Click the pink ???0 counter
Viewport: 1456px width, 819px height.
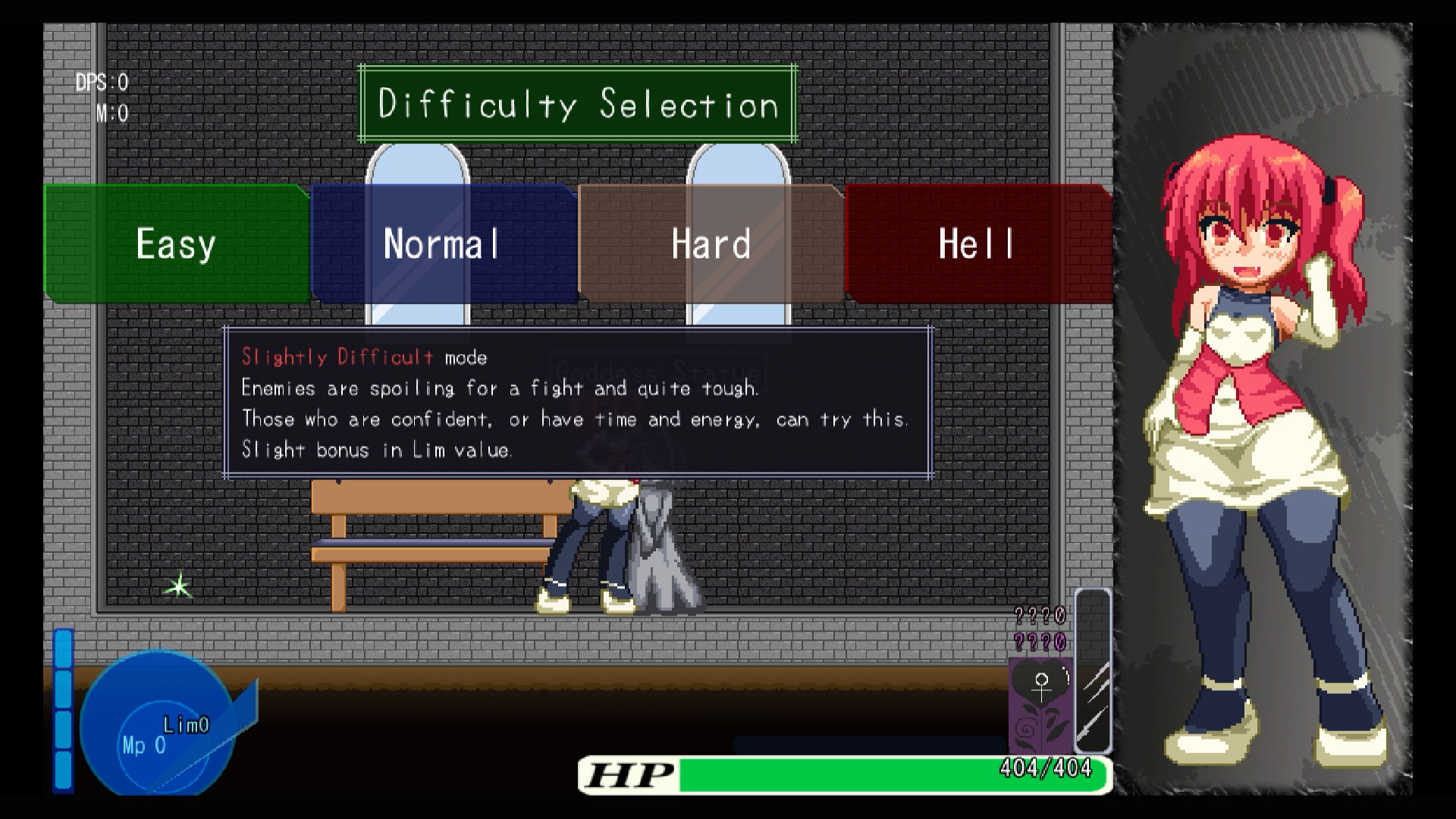click(x=1039, y=616)
